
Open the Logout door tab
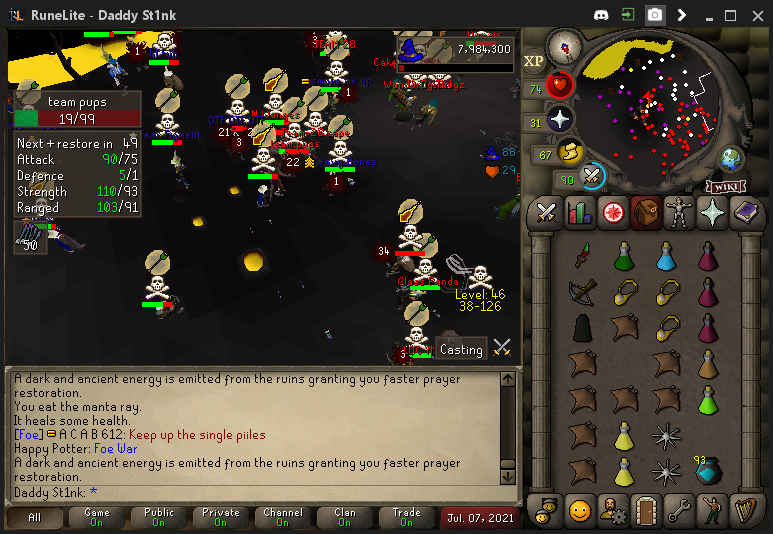[645, 509]
